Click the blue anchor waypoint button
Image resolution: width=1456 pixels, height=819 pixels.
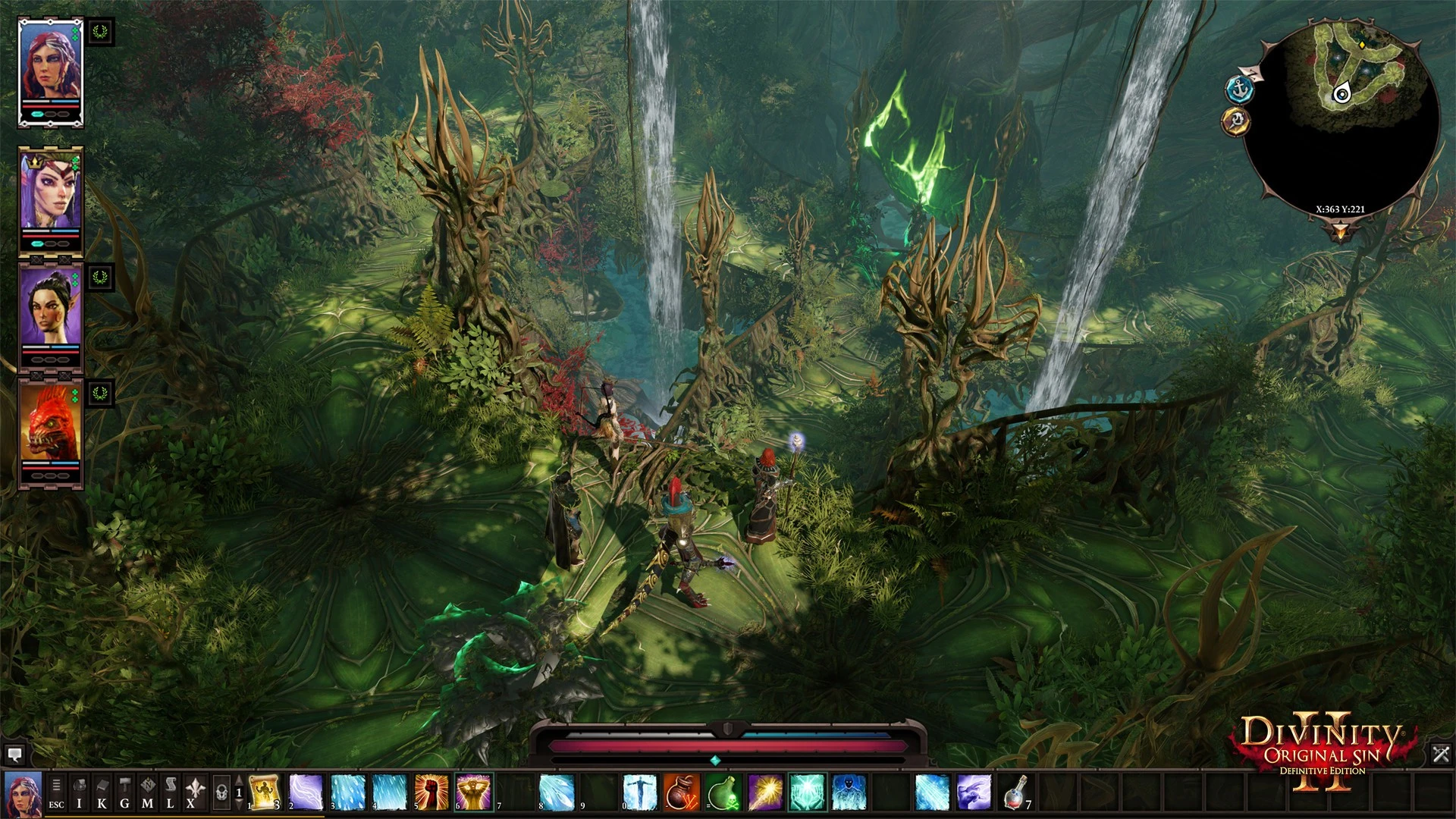point(1239,89)
